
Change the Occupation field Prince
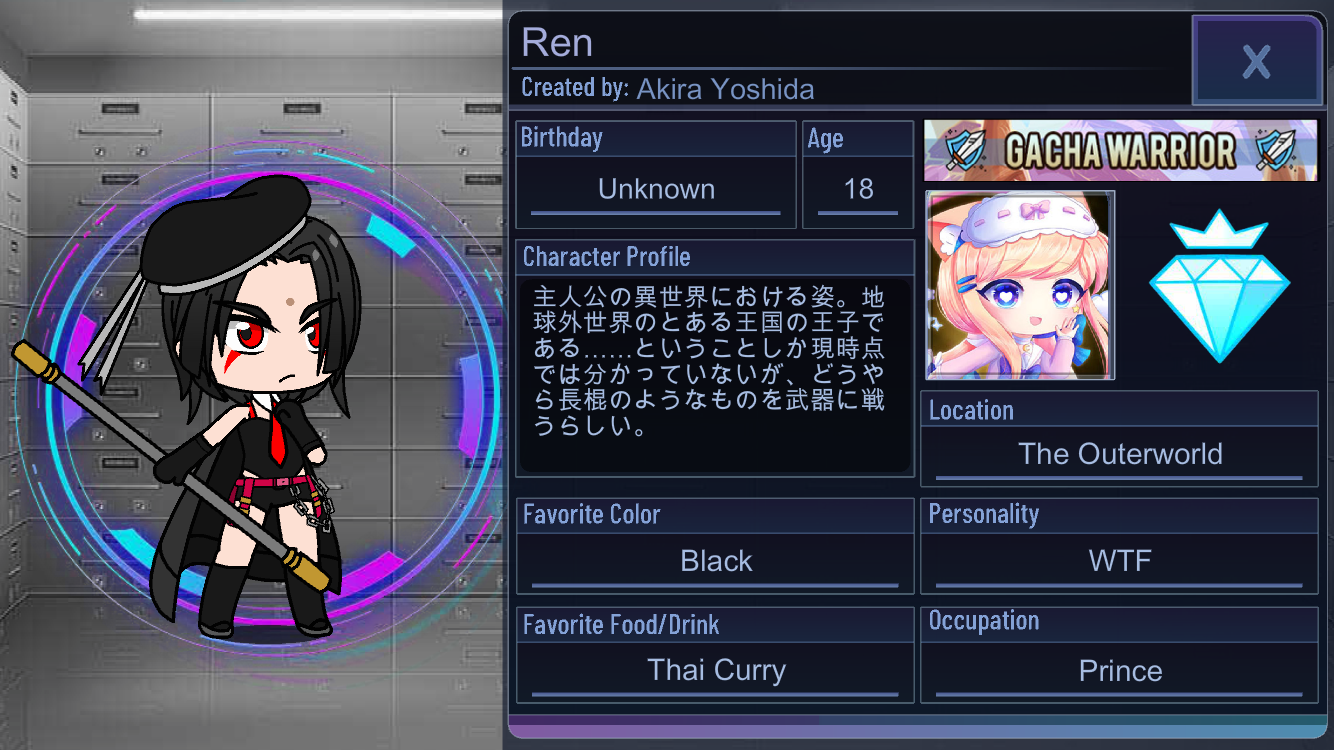(1120, 670)
